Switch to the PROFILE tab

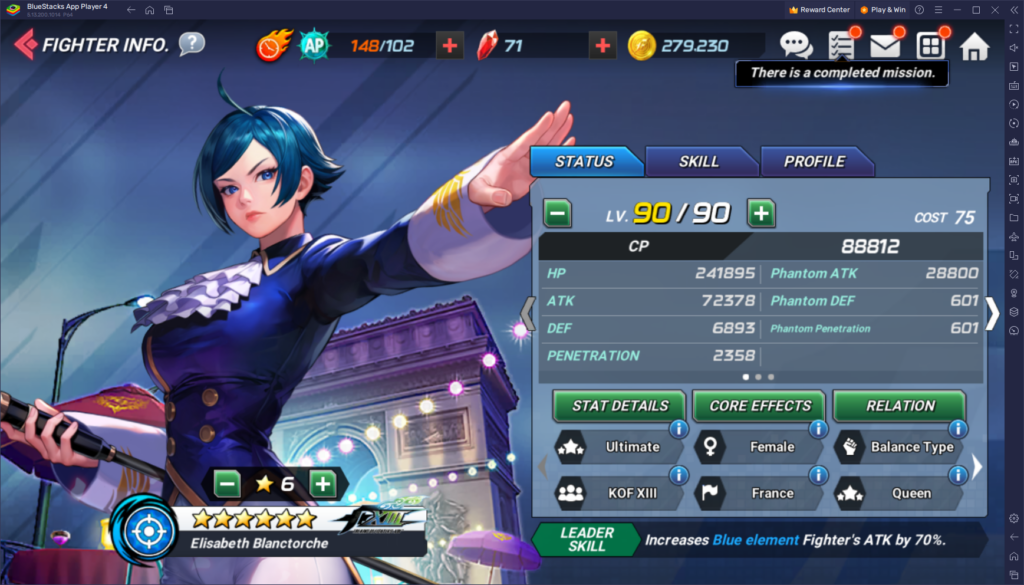coord(814,161)
